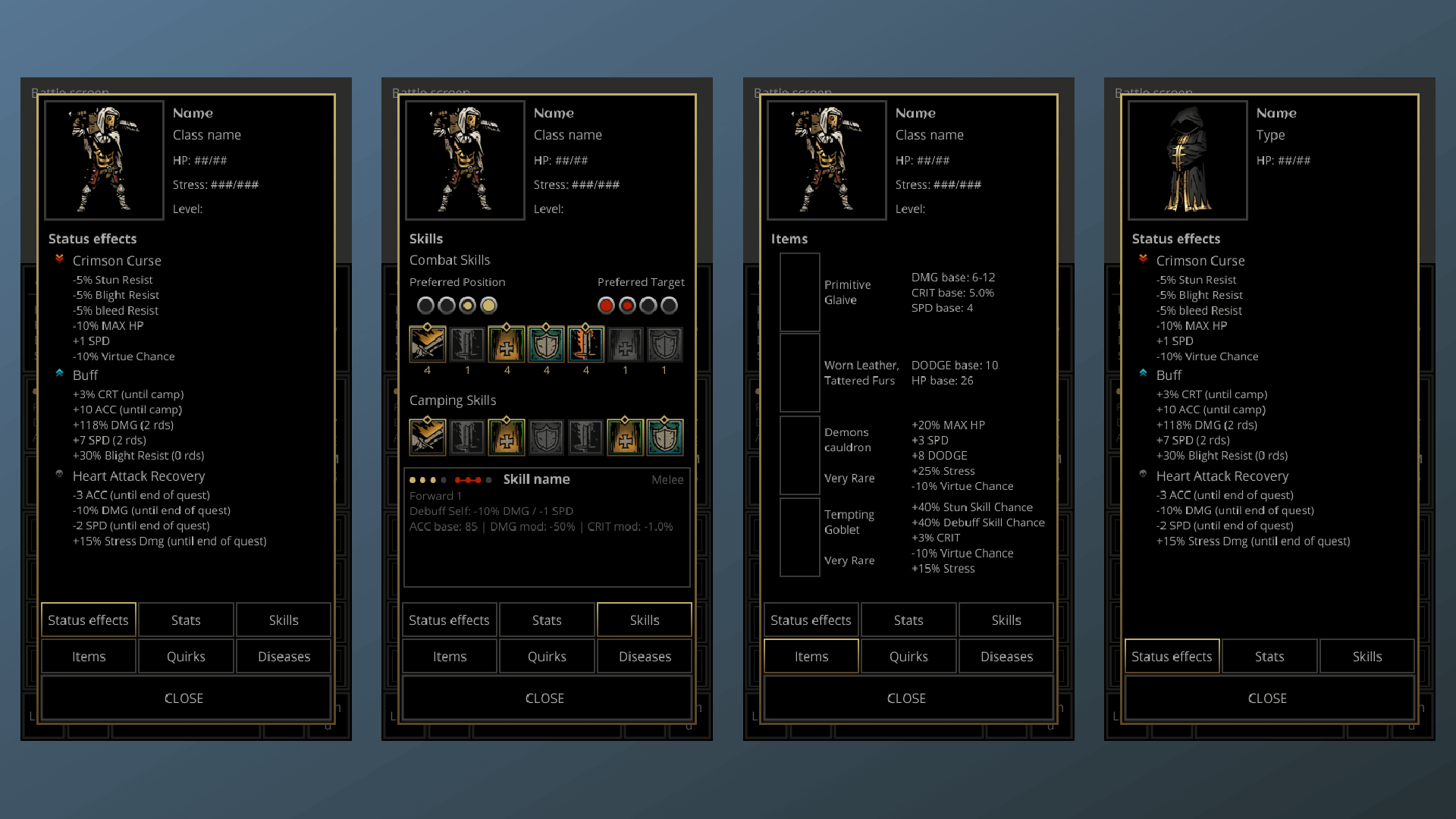Click the blue Buff status effect arrow
The image size is (1456, 819).
tap(60, 374)
